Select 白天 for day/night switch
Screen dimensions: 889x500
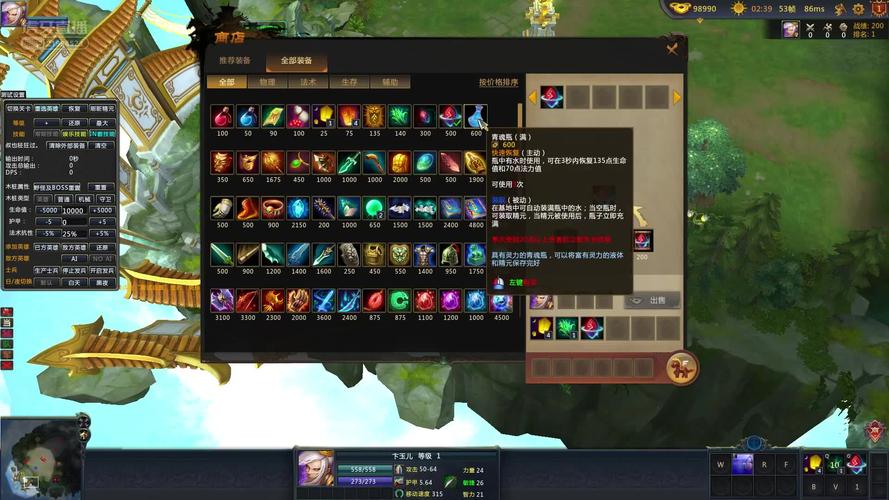(73, 283)
